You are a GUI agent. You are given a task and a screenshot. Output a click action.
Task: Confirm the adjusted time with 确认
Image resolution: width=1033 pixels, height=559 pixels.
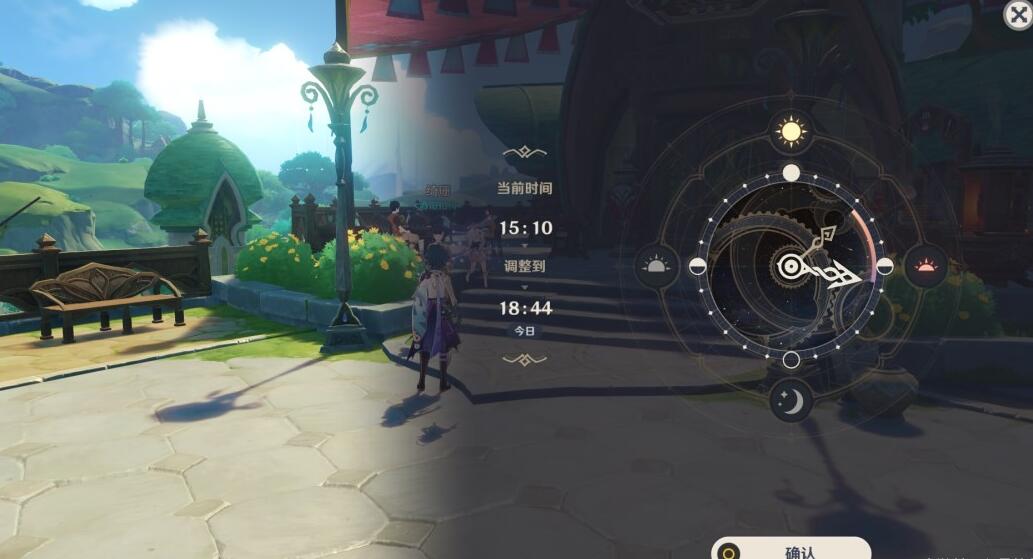(x=791, y=550)
